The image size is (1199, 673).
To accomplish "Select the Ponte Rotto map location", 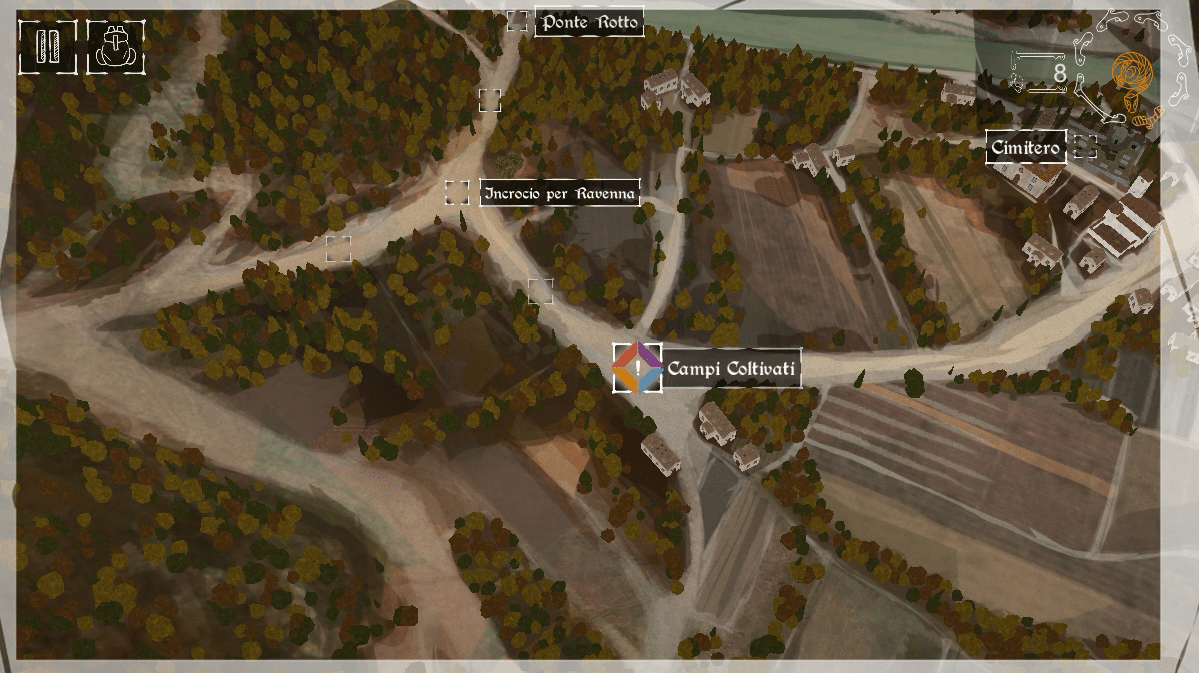I will click(589, 22).
